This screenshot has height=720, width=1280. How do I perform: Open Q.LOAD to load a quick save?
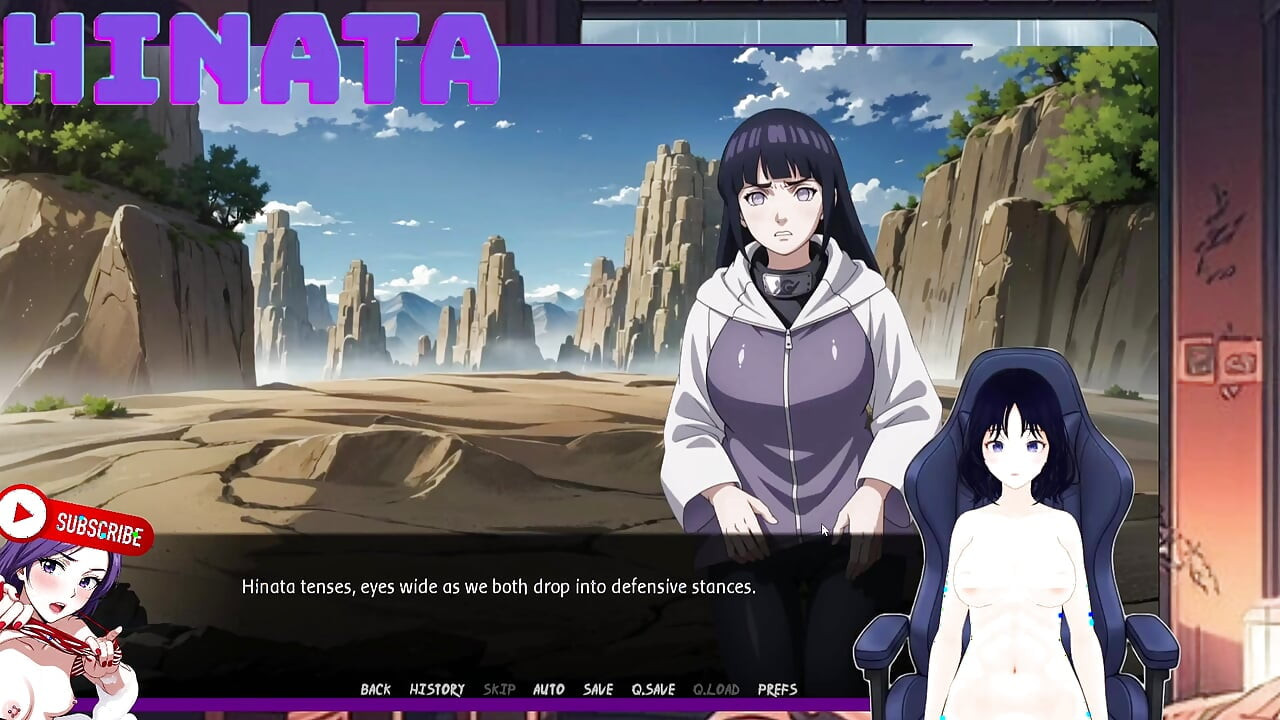coord(717,689)
